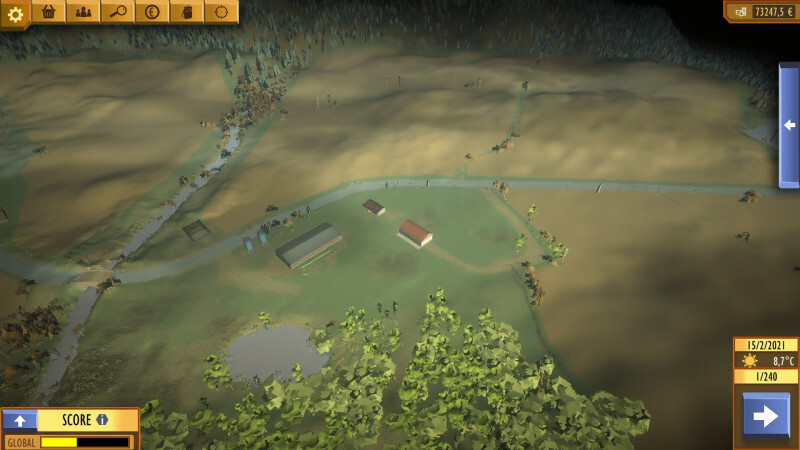Image resolution: width=800 pixels, height=450 pixels.
Task: Advance to the next turn with right arrow
Action: coord(766,416)
